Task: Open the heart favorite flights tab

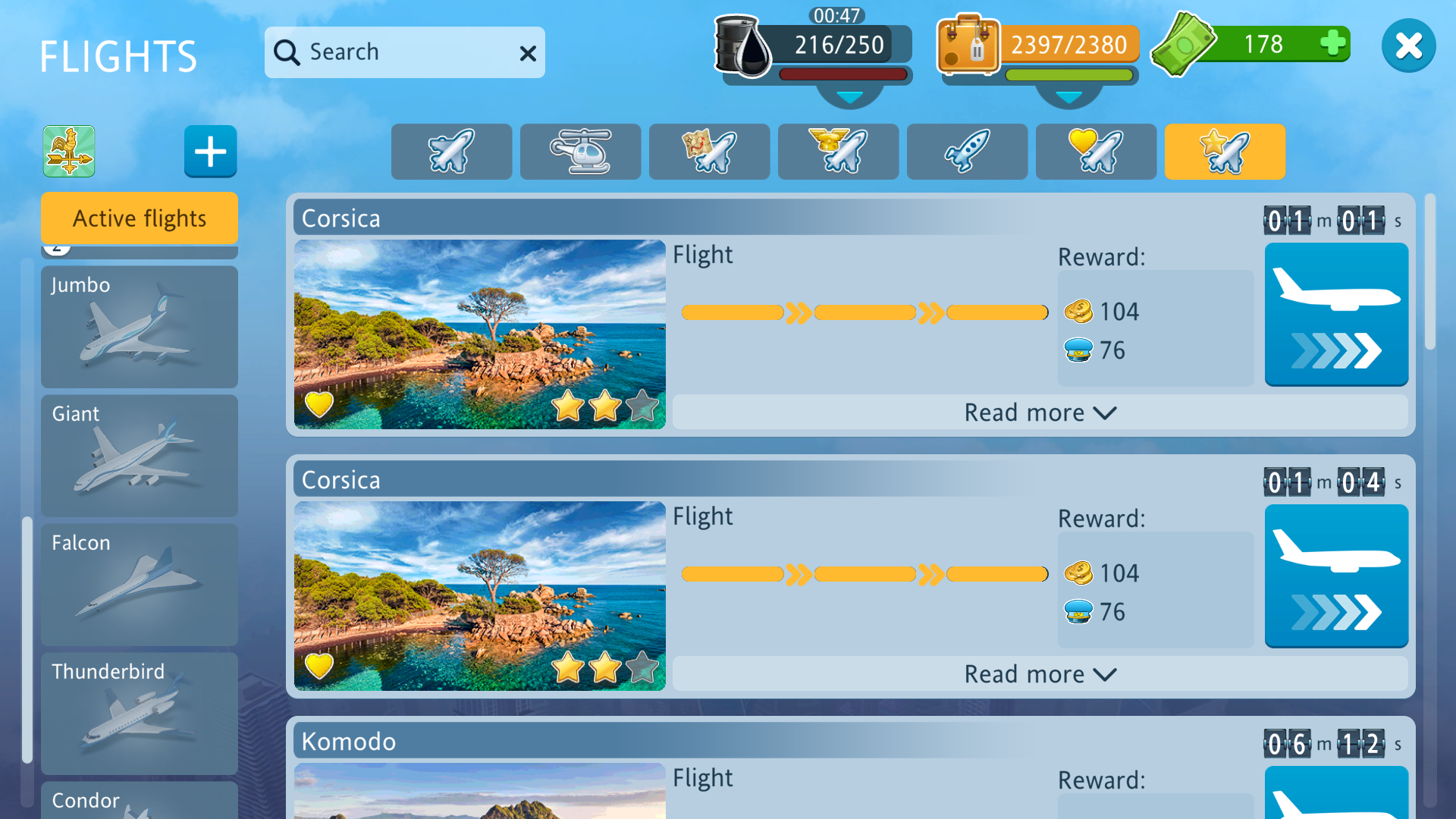Action: [x=1096, y=152]
